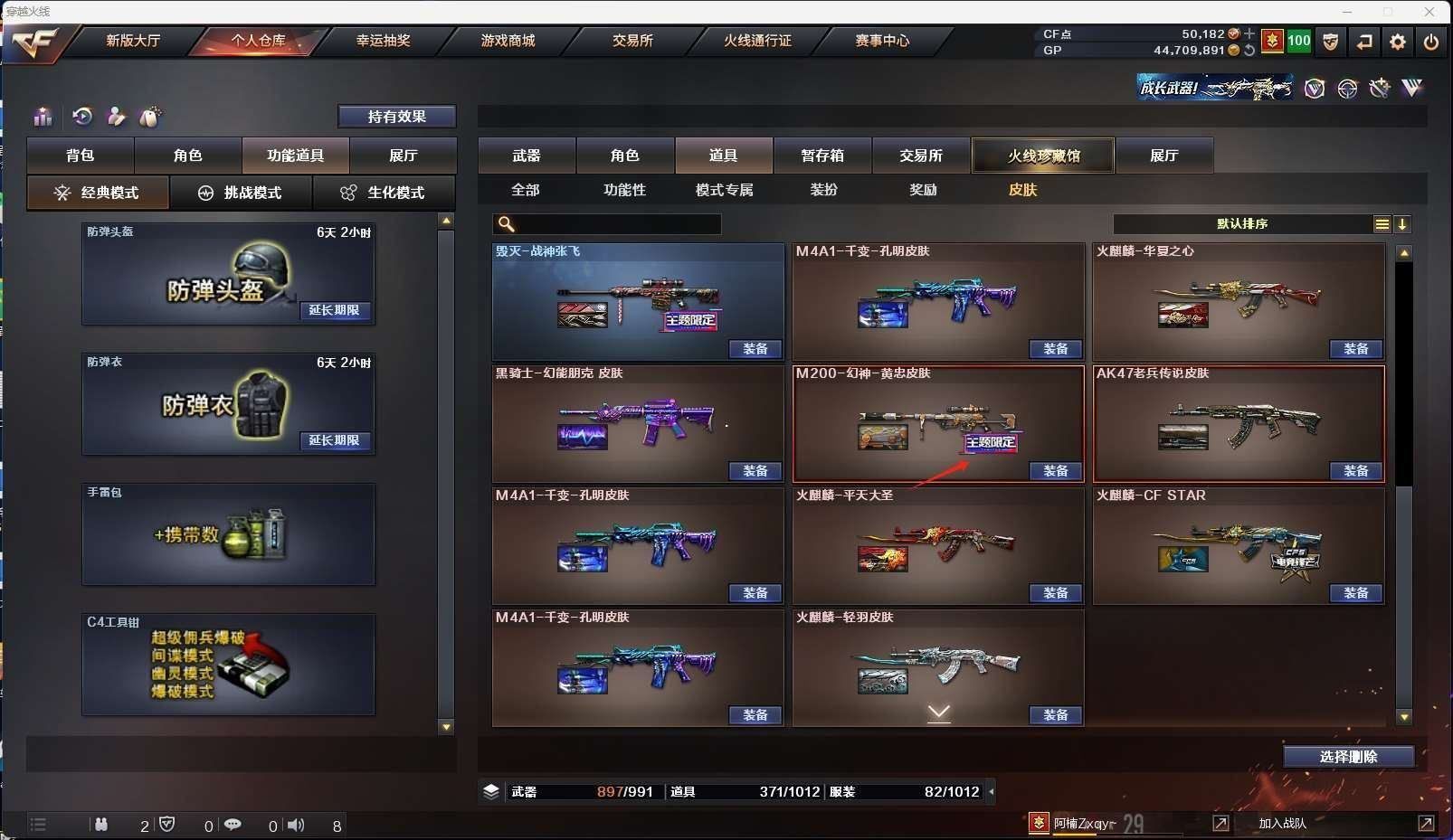Go to 游戏商城 game shop
Screen dimensions: 1453x840
[x=508, y=41]
